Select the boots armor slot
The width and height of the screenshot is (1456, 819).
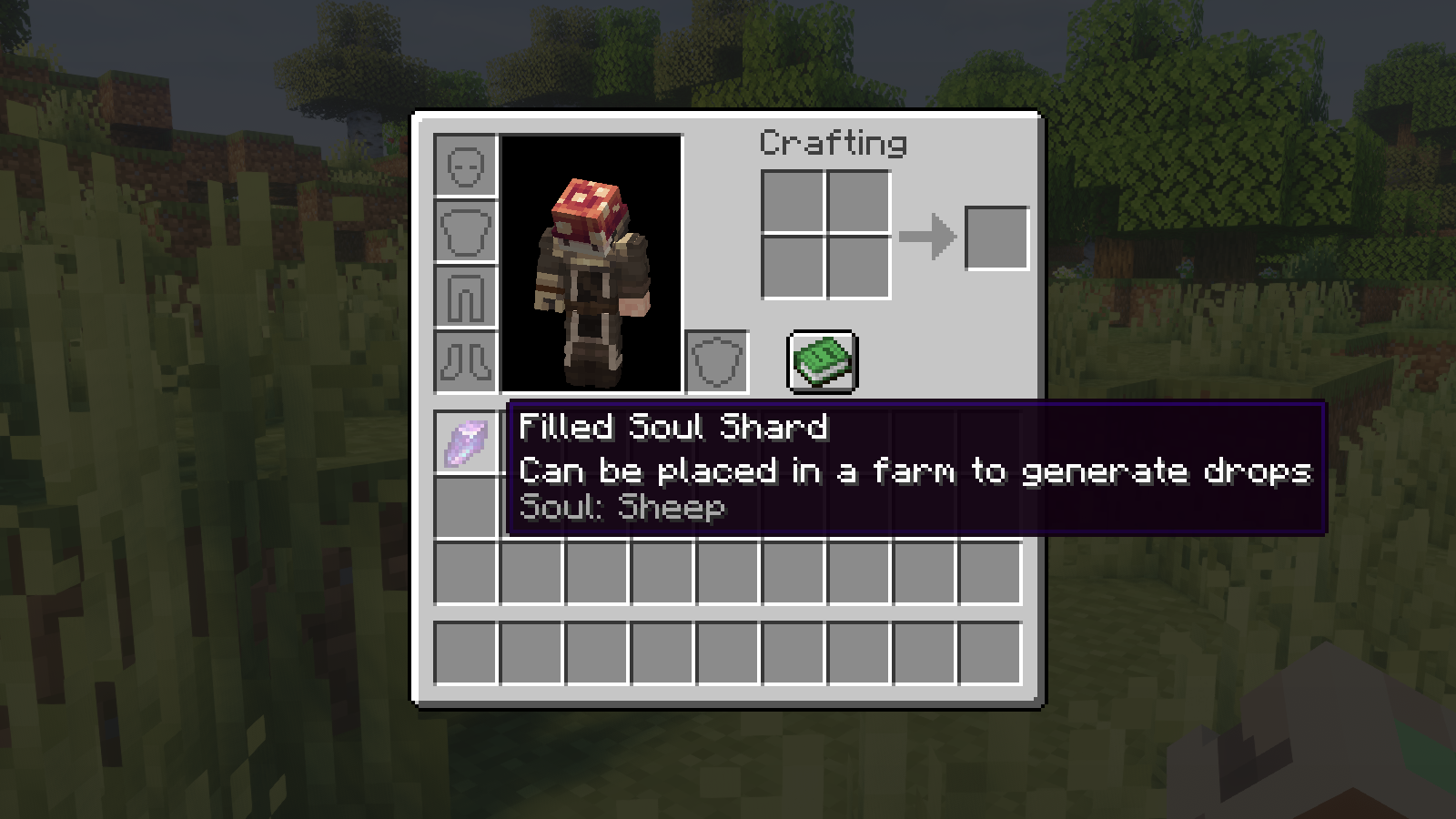point(466,362)
